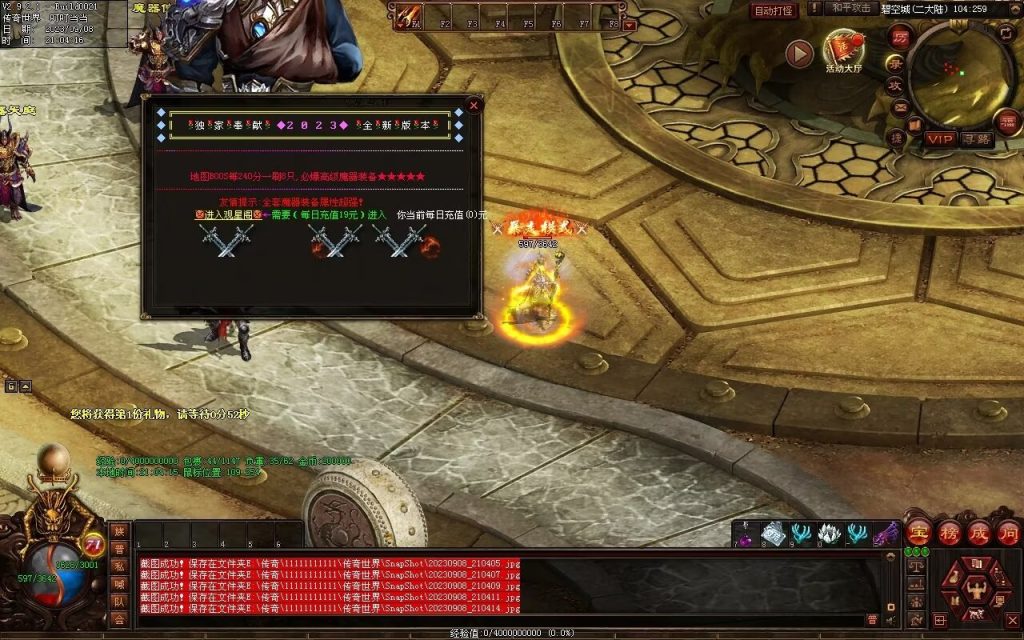Use the white lotus item slot
The image size is (1024, 640).
829,535
